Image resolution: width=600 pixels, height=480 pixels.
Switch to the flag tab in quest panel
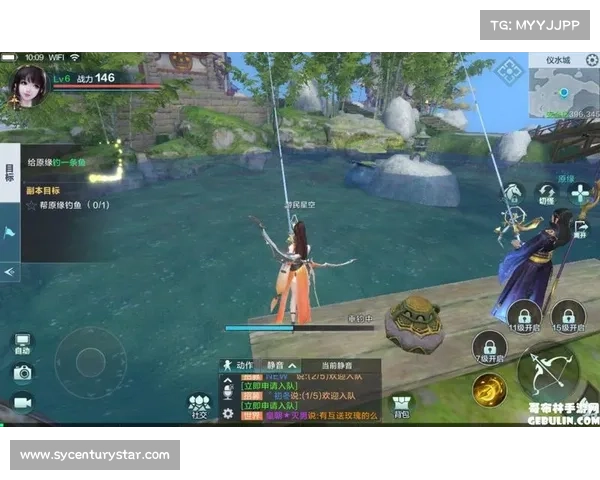[x=10, y=233]
